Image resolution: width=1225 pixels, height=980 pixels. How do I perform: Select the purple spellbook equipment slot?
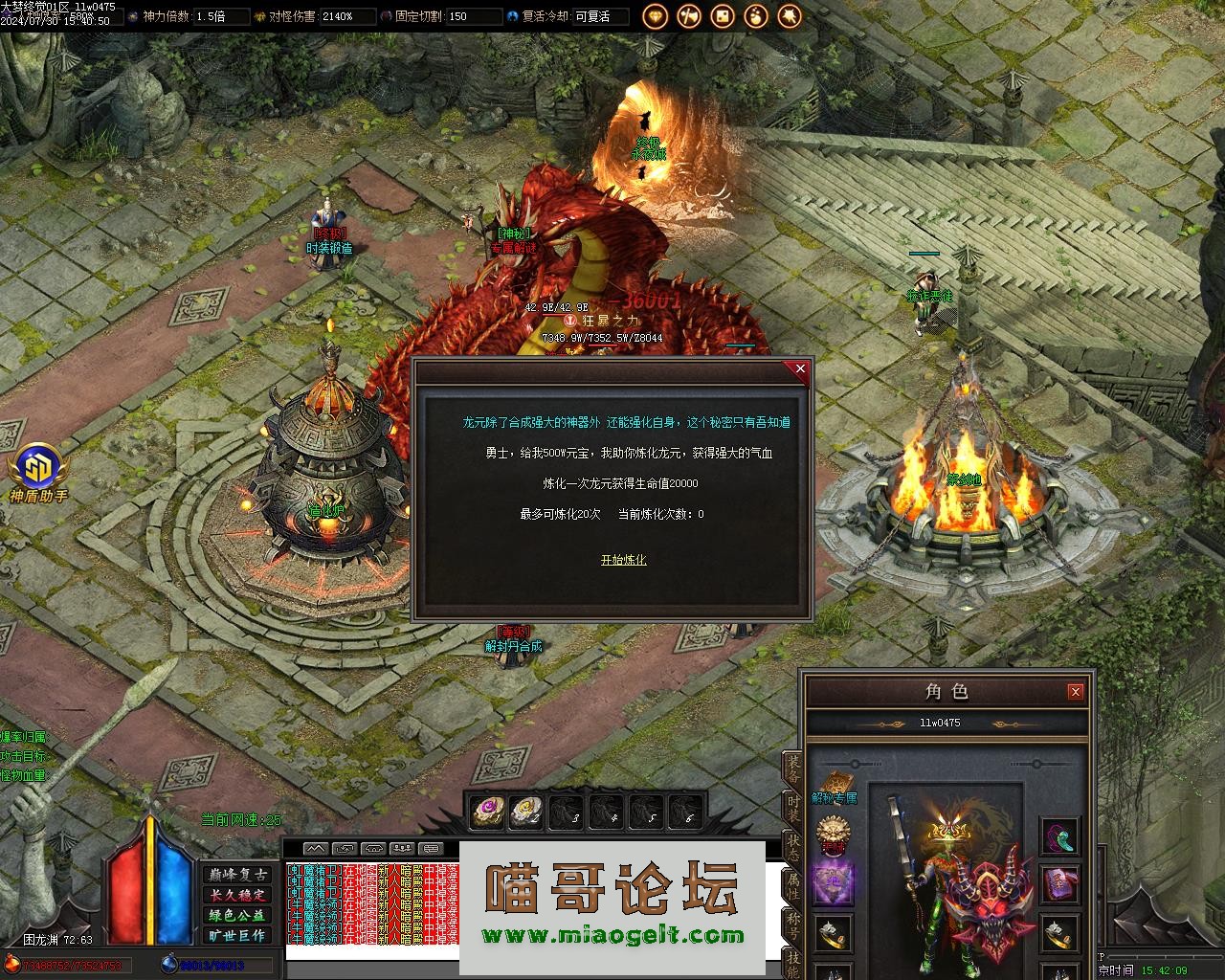point(1059,883)
